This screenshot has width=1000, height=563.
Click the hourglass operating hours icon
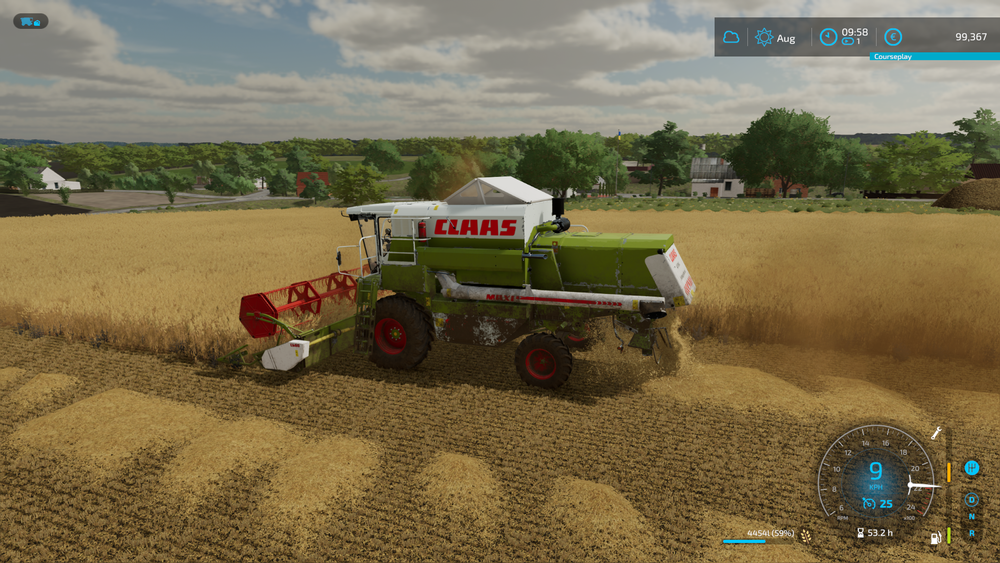pyautogui.click(x=860, y=533)
